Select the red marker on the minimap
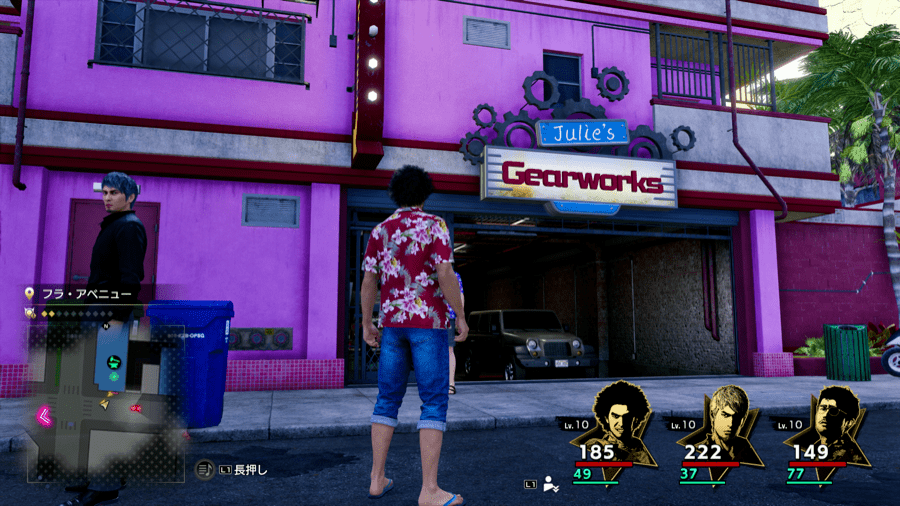The width and height of the screenshot is (900, 506). pyautogui.click(x=133, y=409)
